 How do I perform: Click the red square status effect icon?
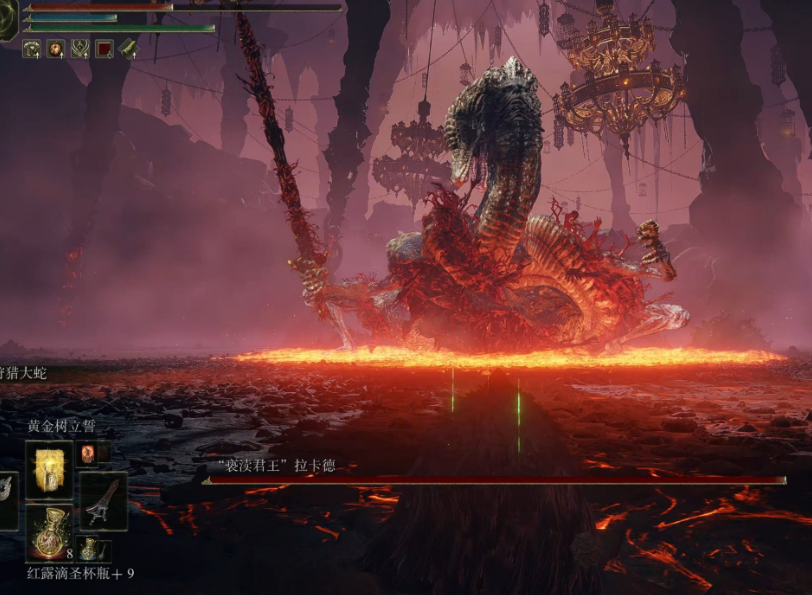[x=104, y=48]
